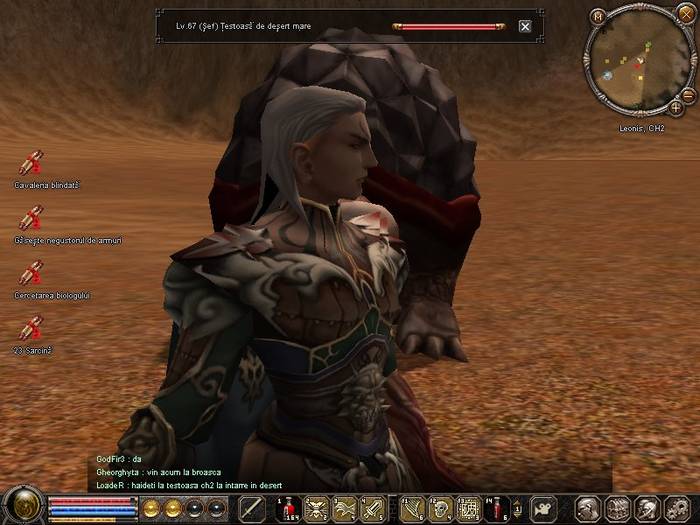Zoom out the minimap with the minus button
The width and height of the screenshot is (700, 525).
(689, 95)
